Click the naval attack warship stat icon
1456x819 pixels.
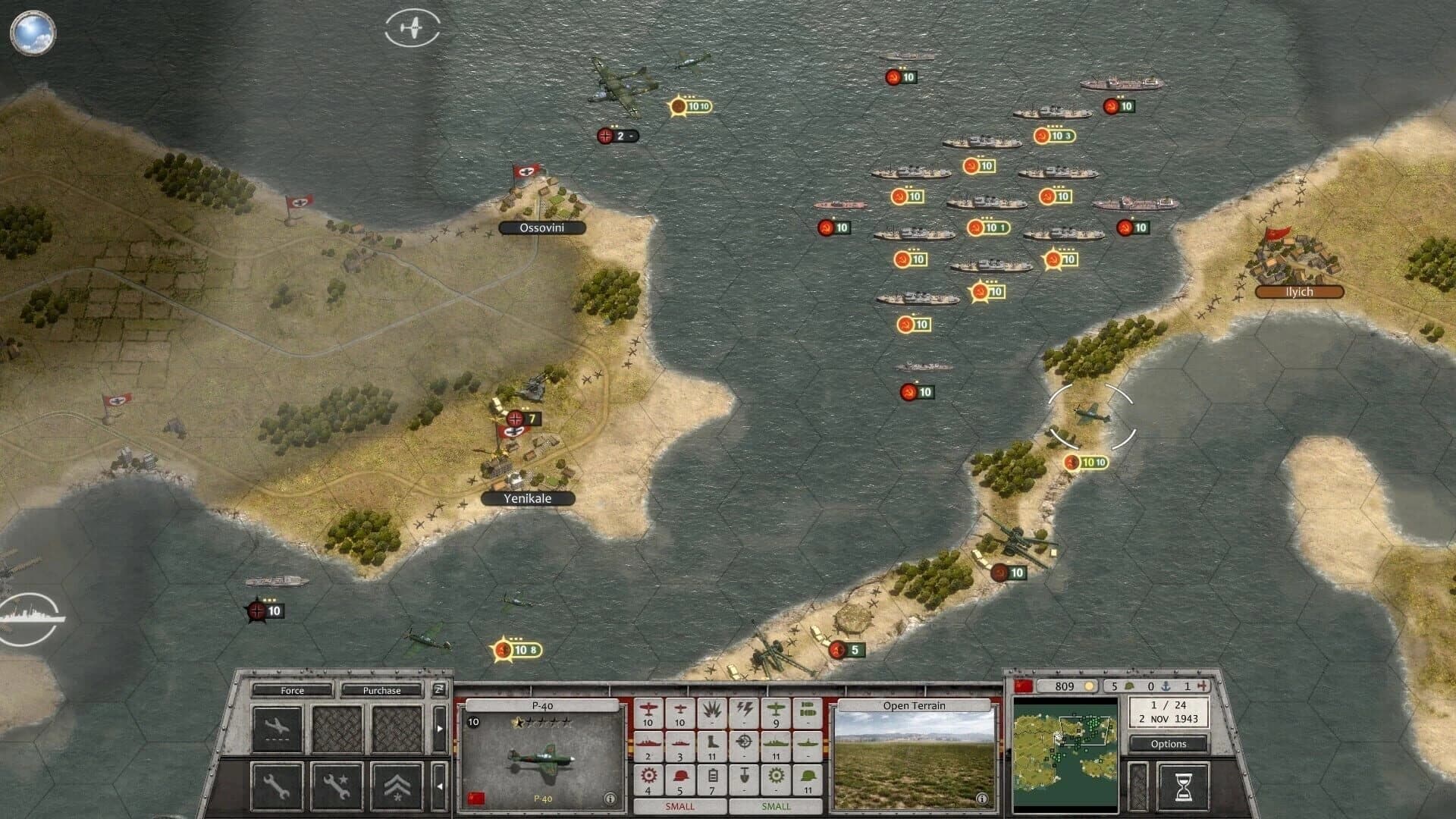[x=648, y=743]
